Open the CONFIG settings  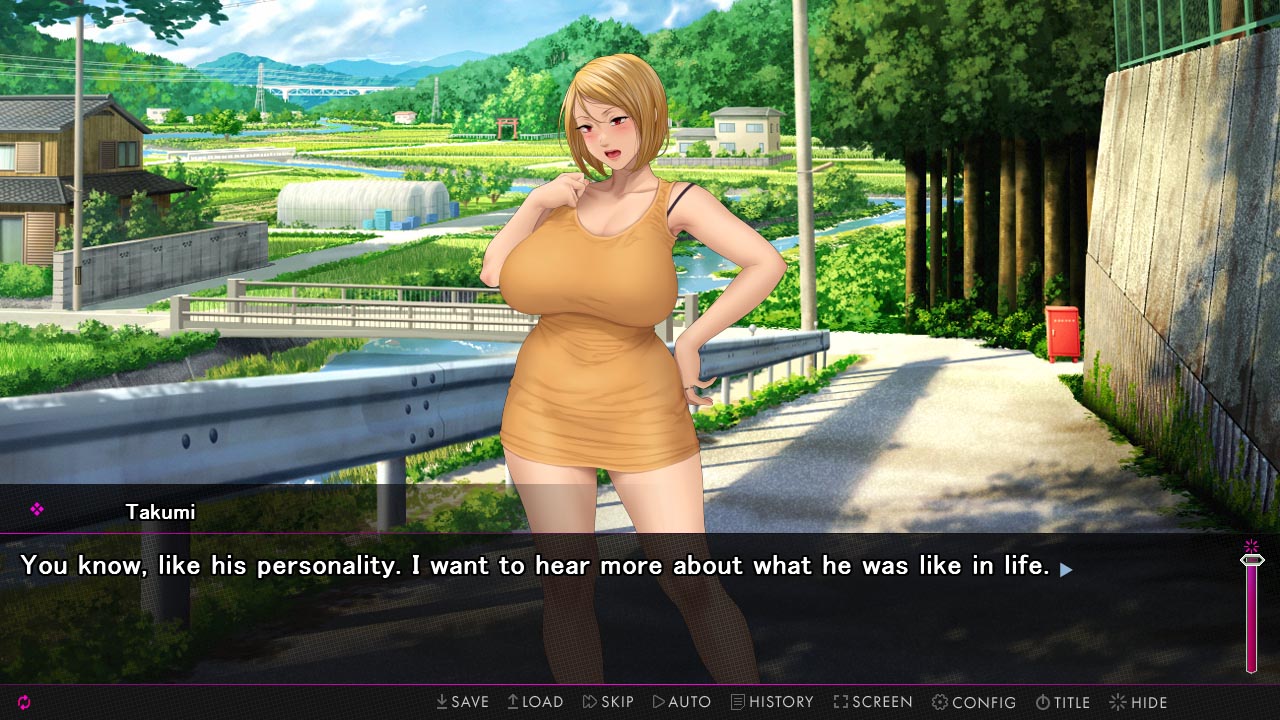[974, 702]
